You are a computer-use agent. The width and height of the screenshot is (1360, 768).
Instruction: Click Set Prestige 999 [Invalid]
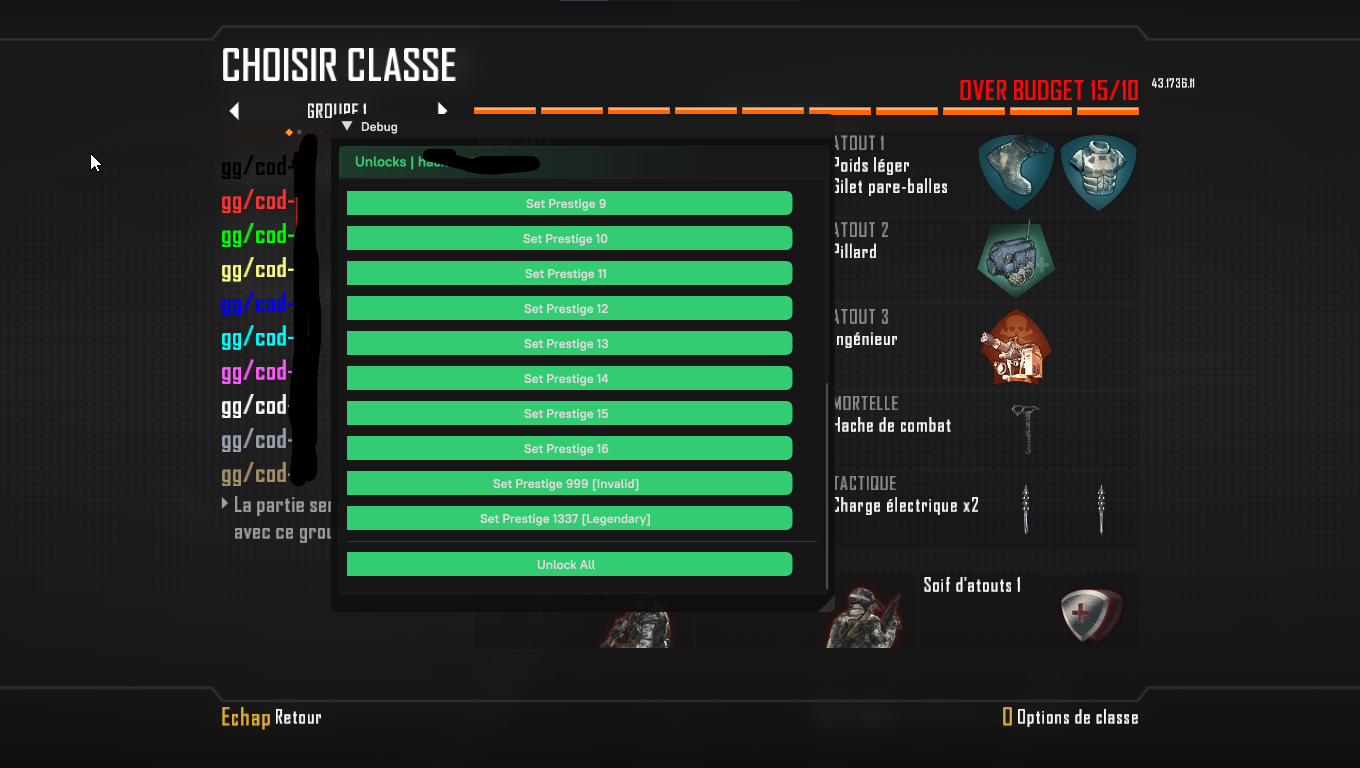click(x=569, y=484)
